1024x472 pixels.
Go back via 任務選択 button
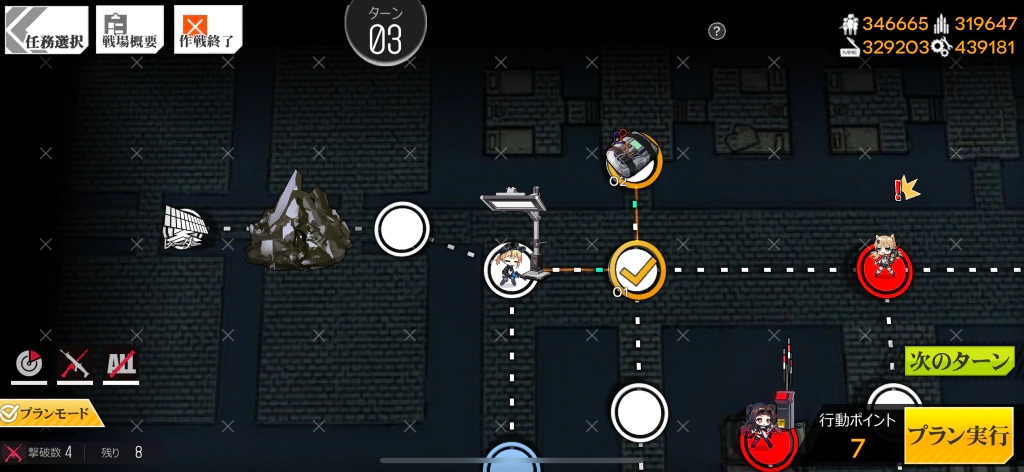pyautogui.click(x=46, y=30)
